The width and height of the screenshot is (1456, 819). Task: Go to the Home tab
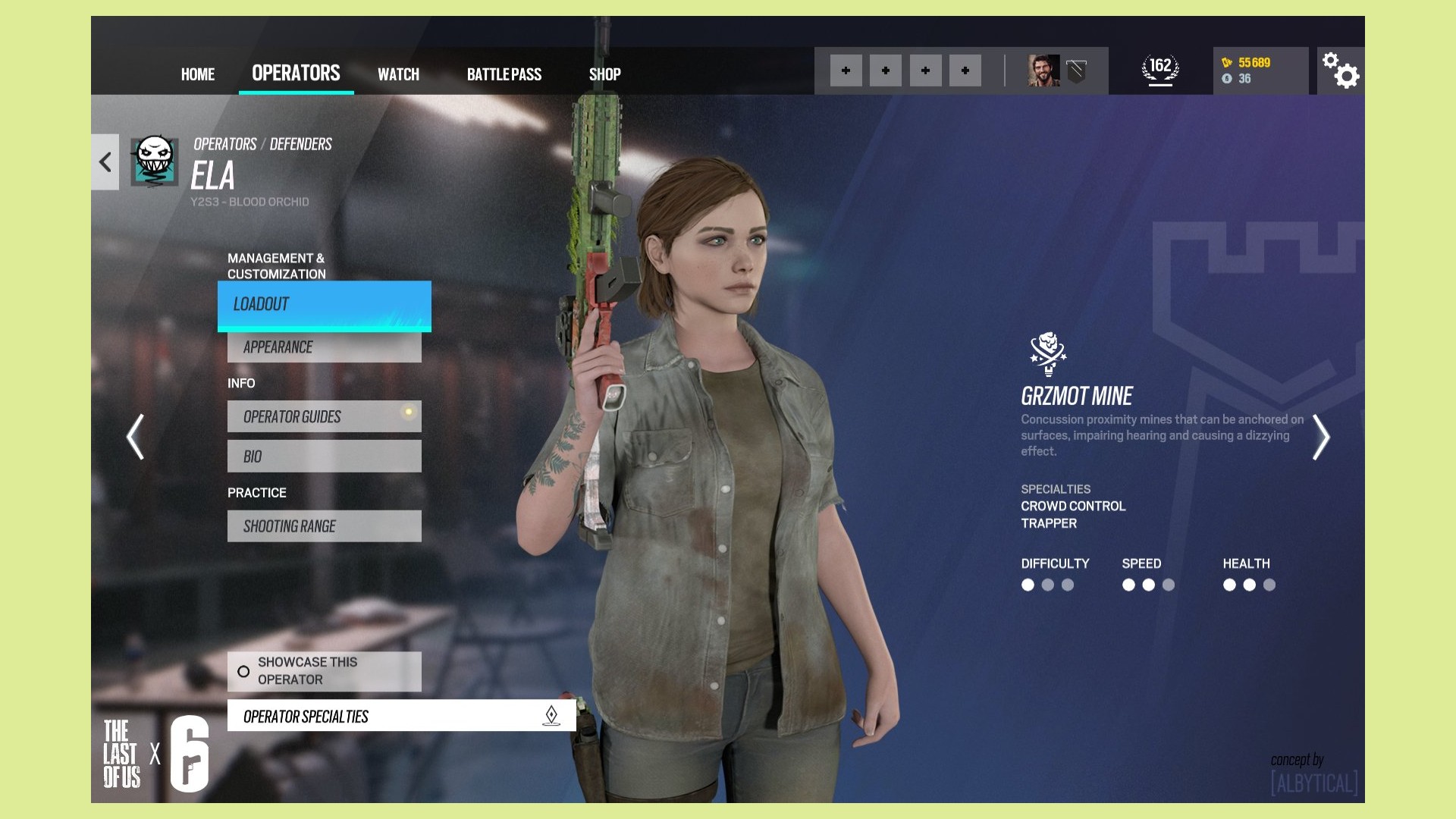pyautogui.click(x=198, y=74)
